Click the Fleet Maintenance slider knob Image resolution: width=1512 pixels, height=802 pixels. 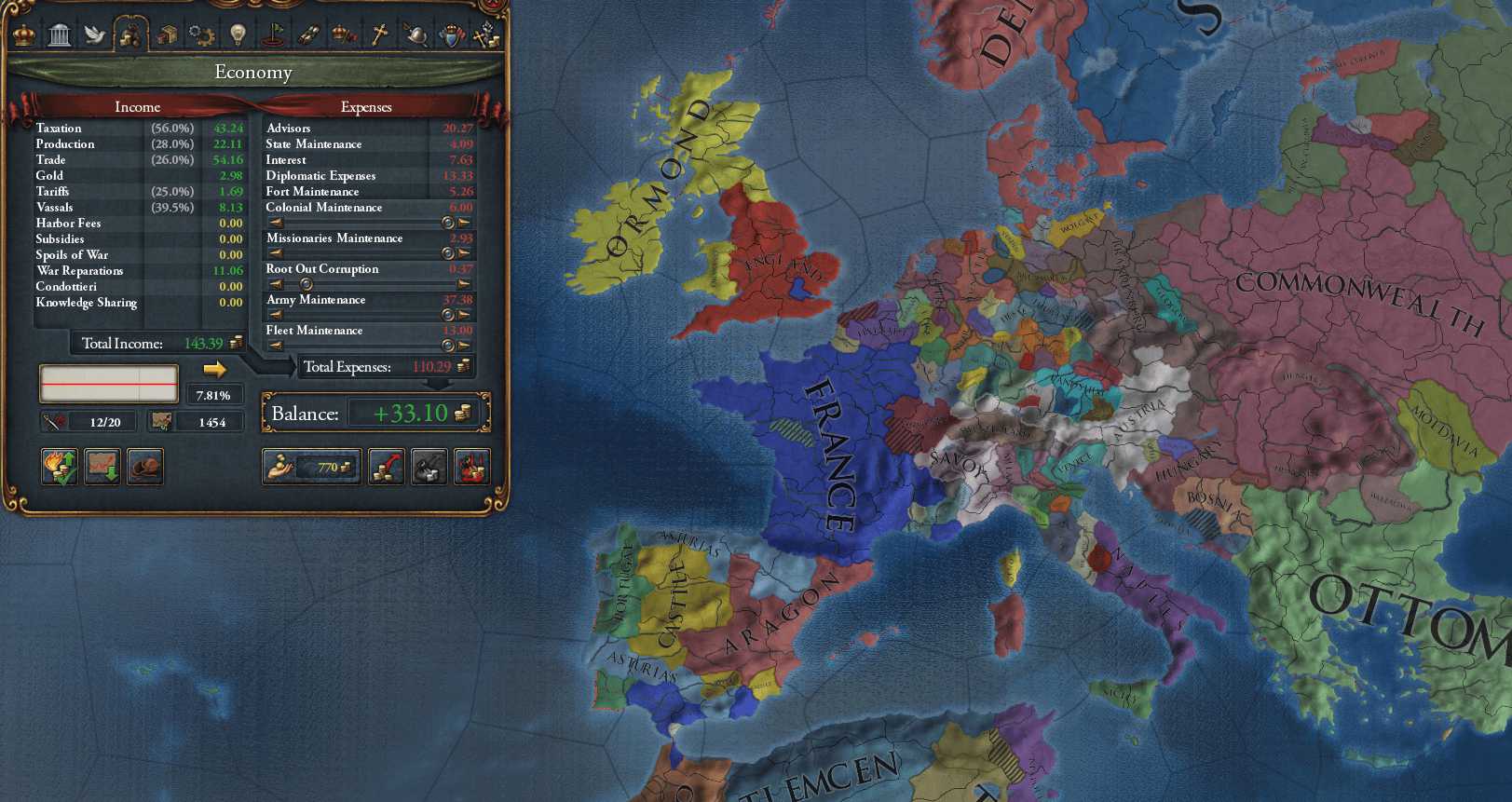pyautogui.click(x=448, y=346)
